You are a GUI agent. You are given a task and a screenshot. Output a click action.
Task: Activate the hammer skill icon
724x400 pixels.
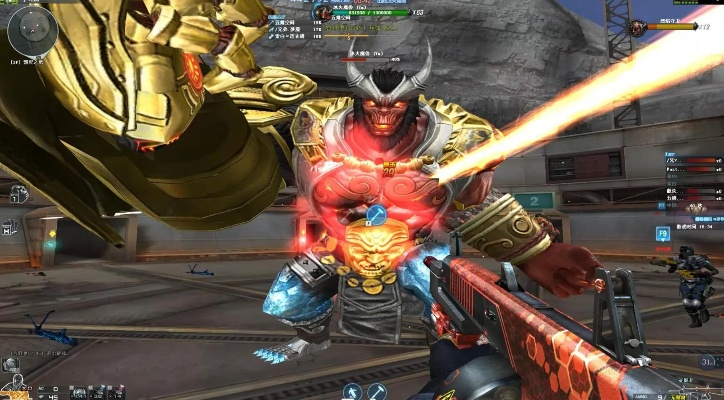coord(378,391)
